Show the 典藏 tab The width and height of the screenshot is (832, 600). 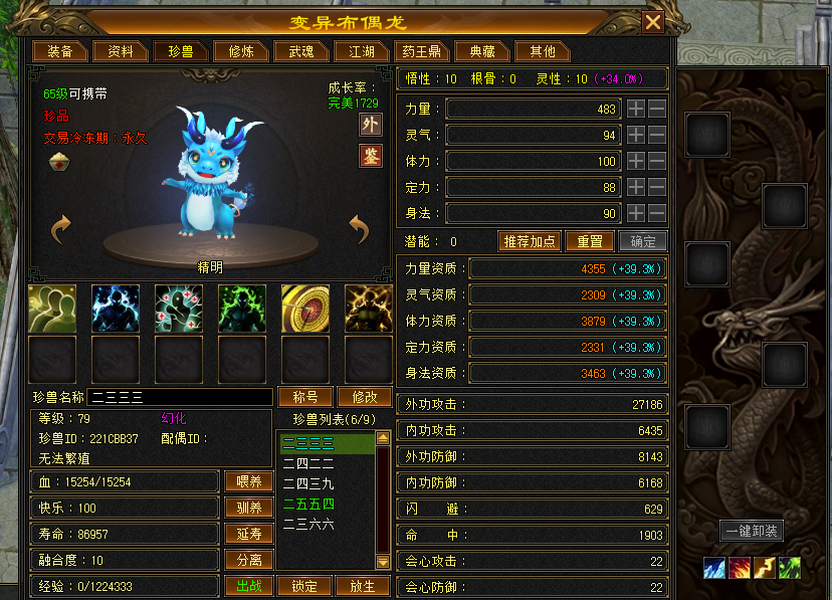[482, 51]
